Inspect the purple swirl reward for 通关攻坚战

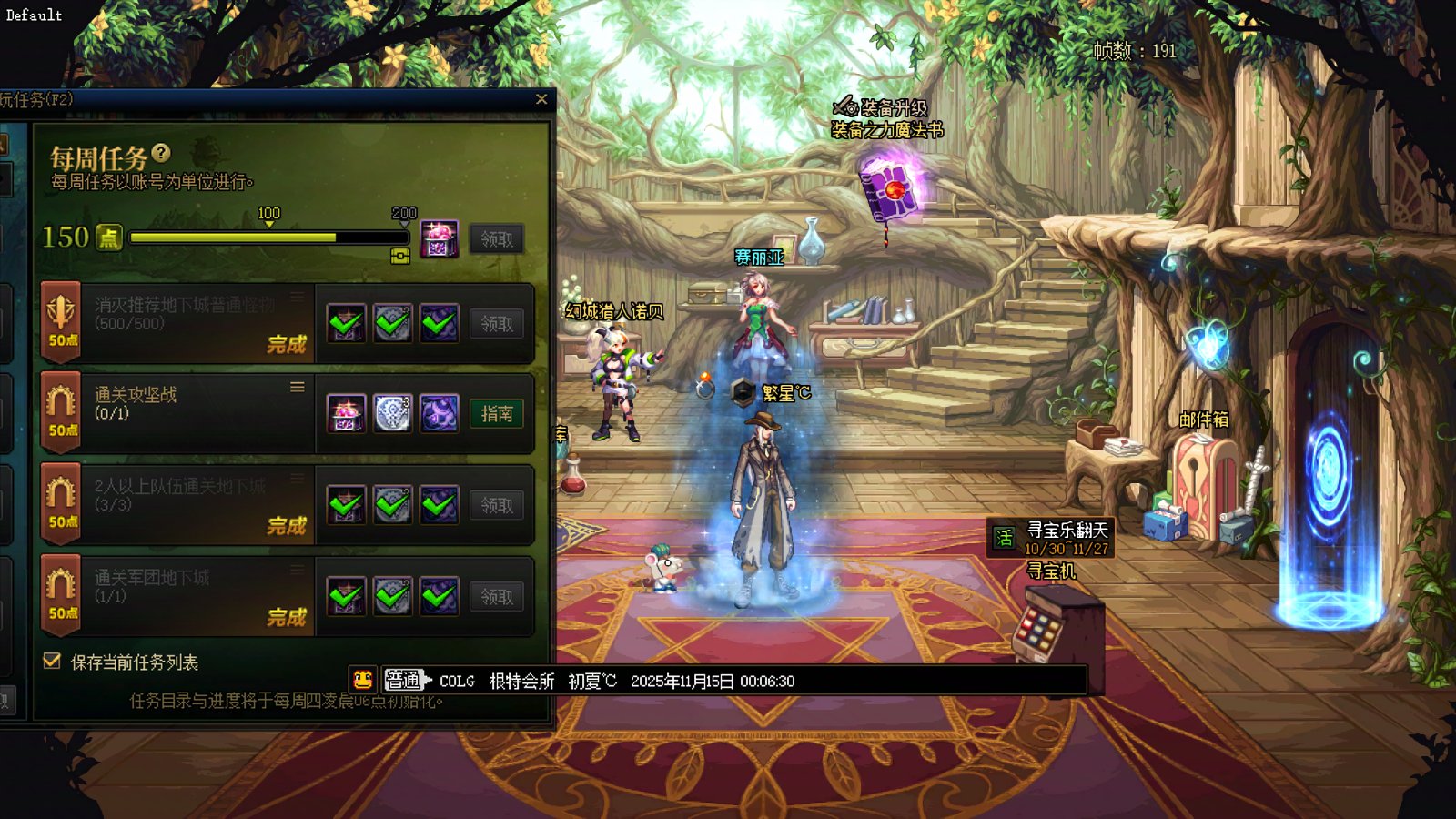(x=440, y=414)
